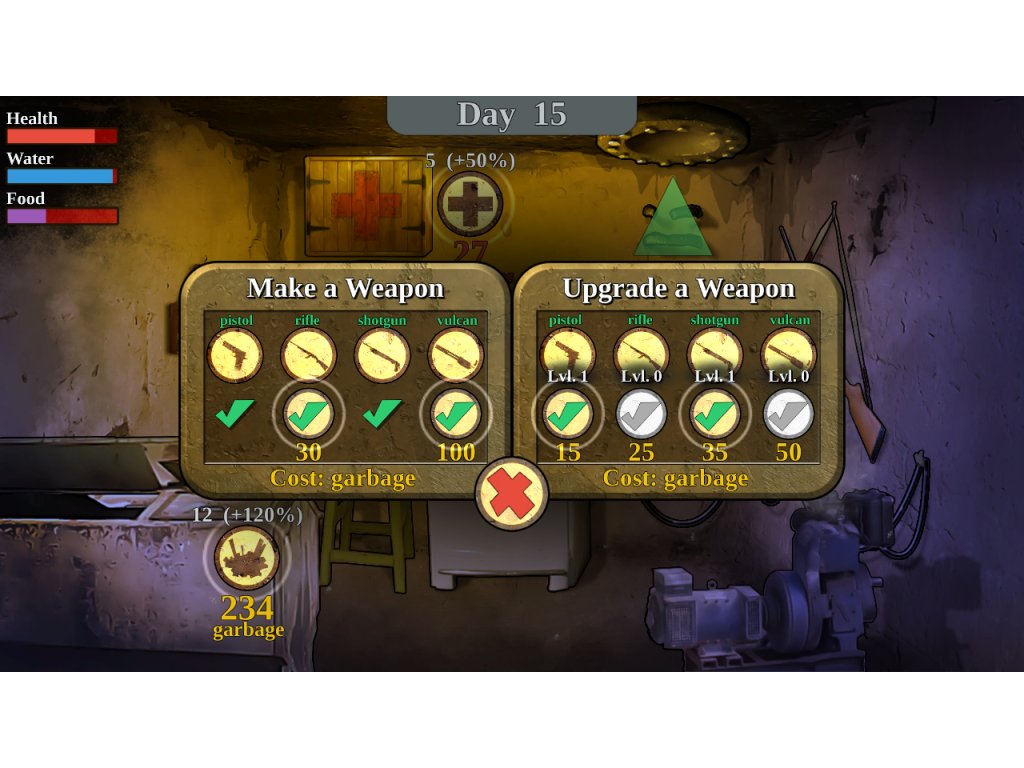Select the vulcan icon under Make a Weapon

click(x=456, y=355)
